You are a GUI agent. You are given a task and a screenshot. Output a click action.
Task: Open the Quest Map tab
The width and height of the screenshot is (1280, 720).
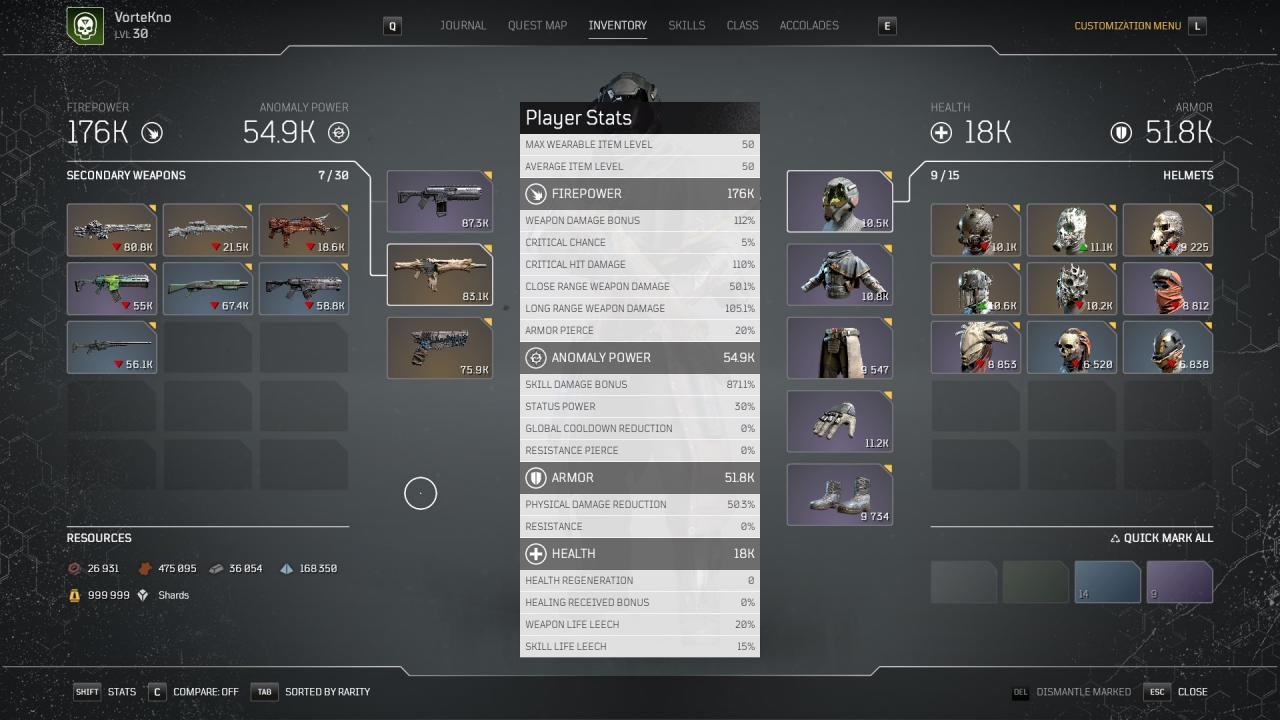point(537,26)
